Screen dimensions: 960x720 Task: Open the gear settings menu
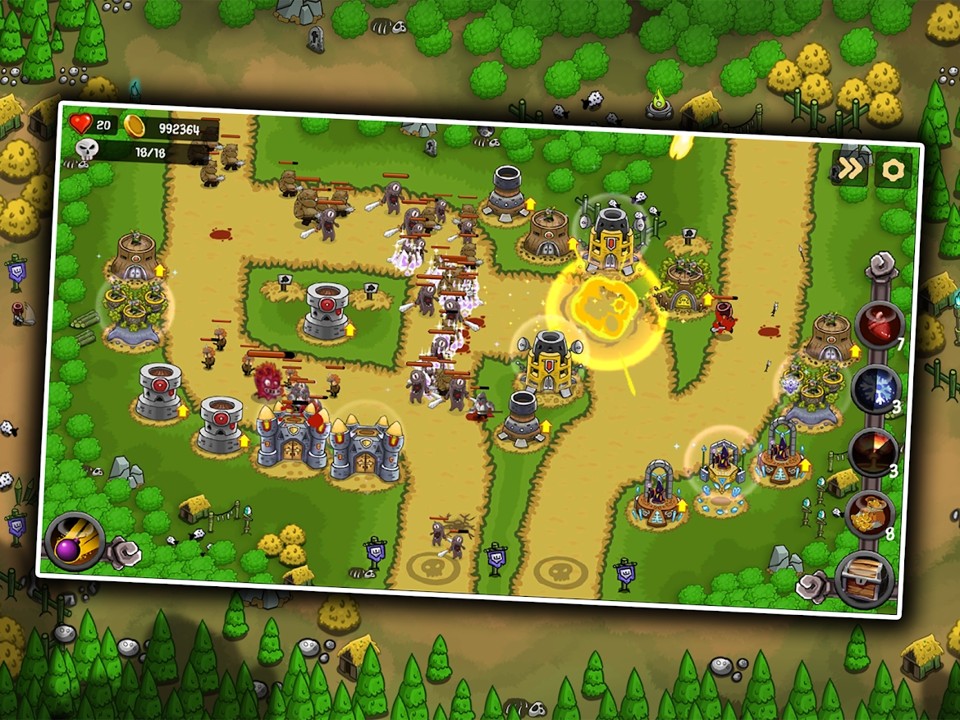tap(892, 170)
